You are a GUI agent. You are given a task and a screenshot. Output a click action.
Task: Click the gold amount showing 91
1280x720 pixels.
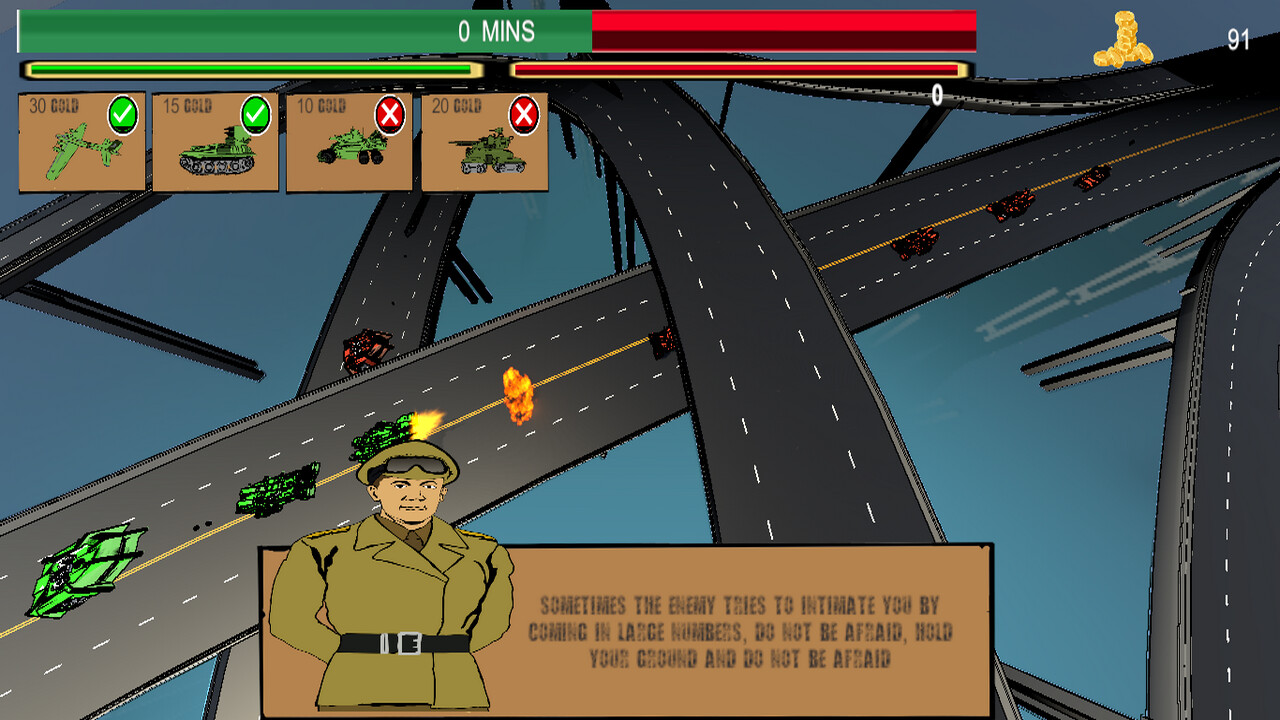(1238, 40)
